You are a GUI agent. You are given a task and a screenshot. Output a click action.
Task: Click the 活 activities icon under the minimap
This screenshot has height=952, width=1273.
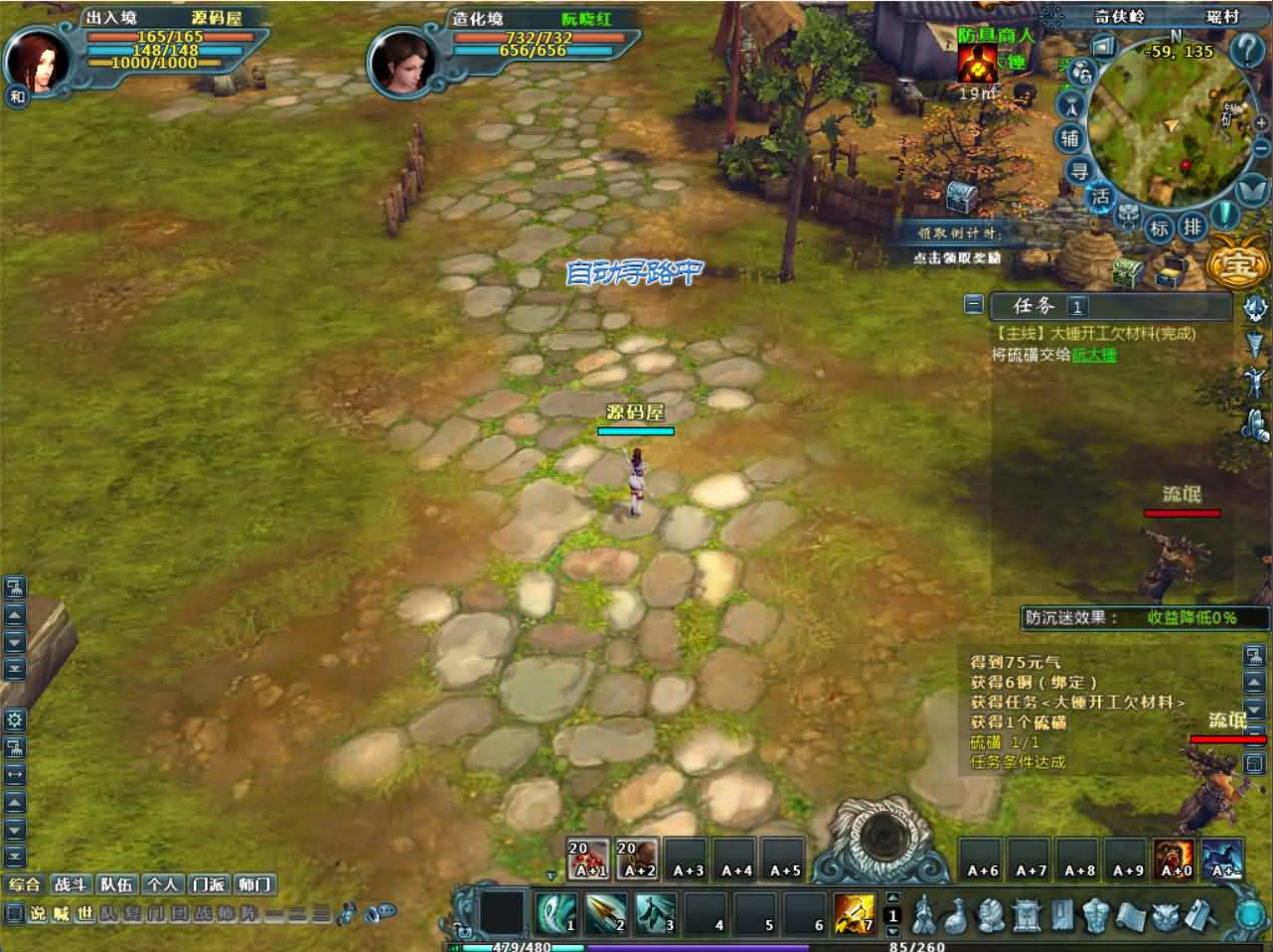pos(1102,194)
